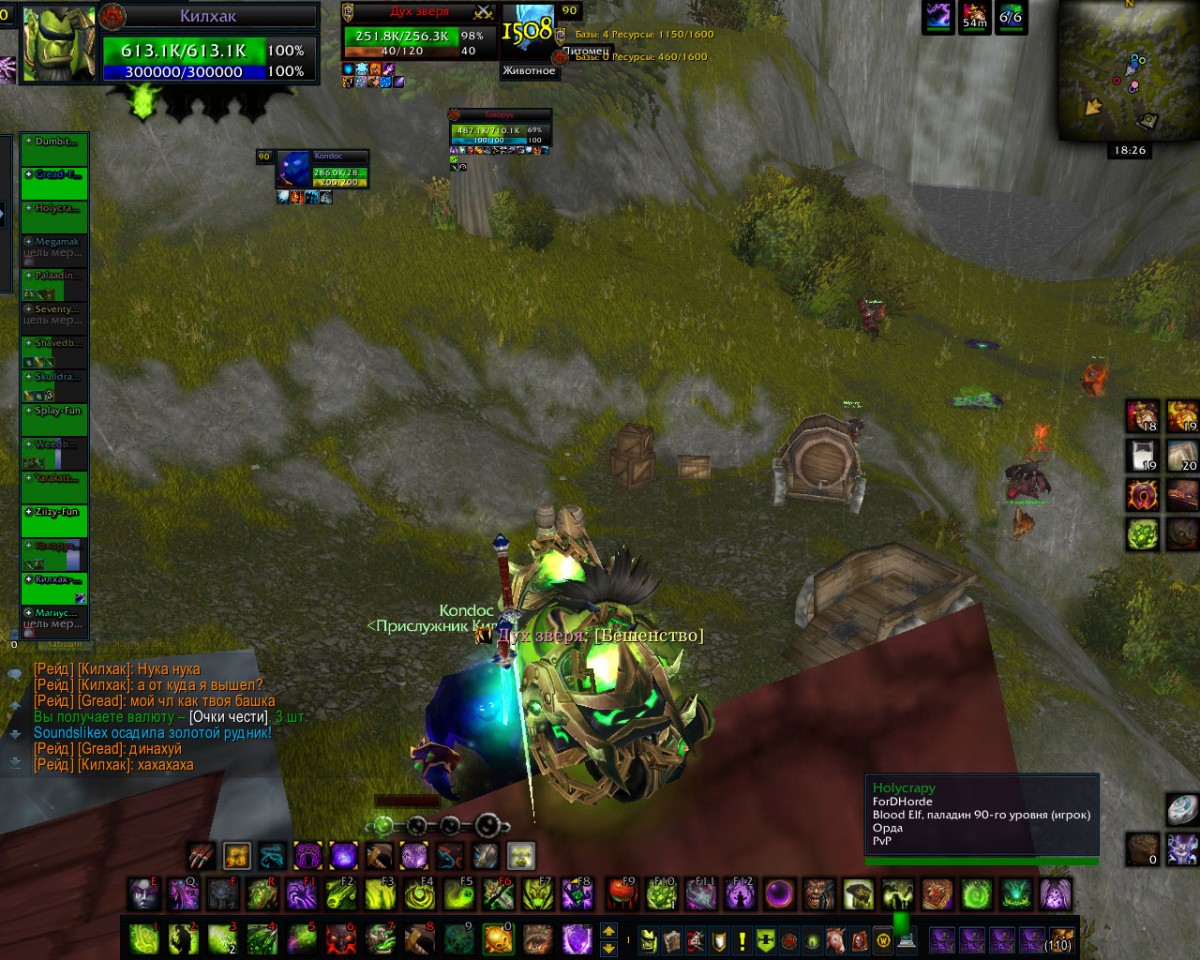Activate the claw attack pet ability

(x=202, y=856)
